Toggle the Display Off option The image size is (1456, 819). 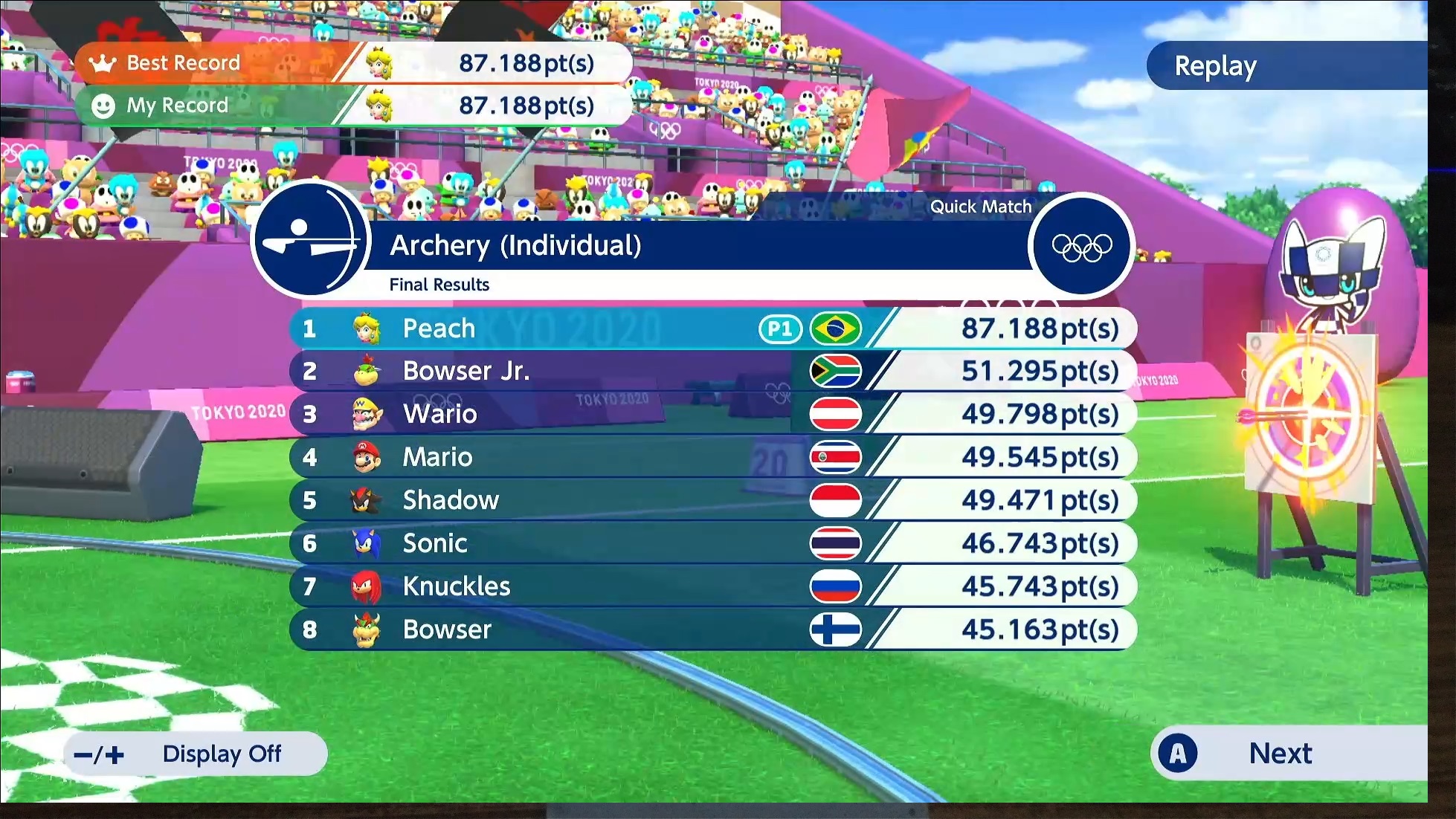[x=196, y=754]
